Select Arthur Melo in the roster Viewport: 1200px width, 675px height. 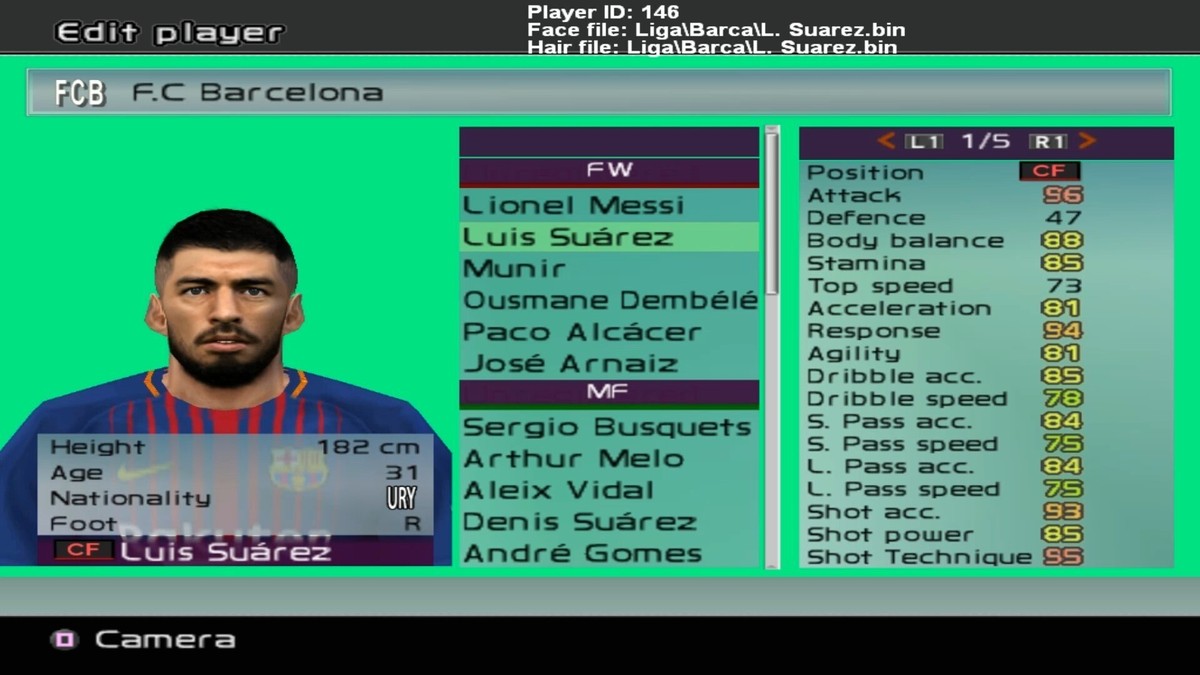click(x=573, y=459)
